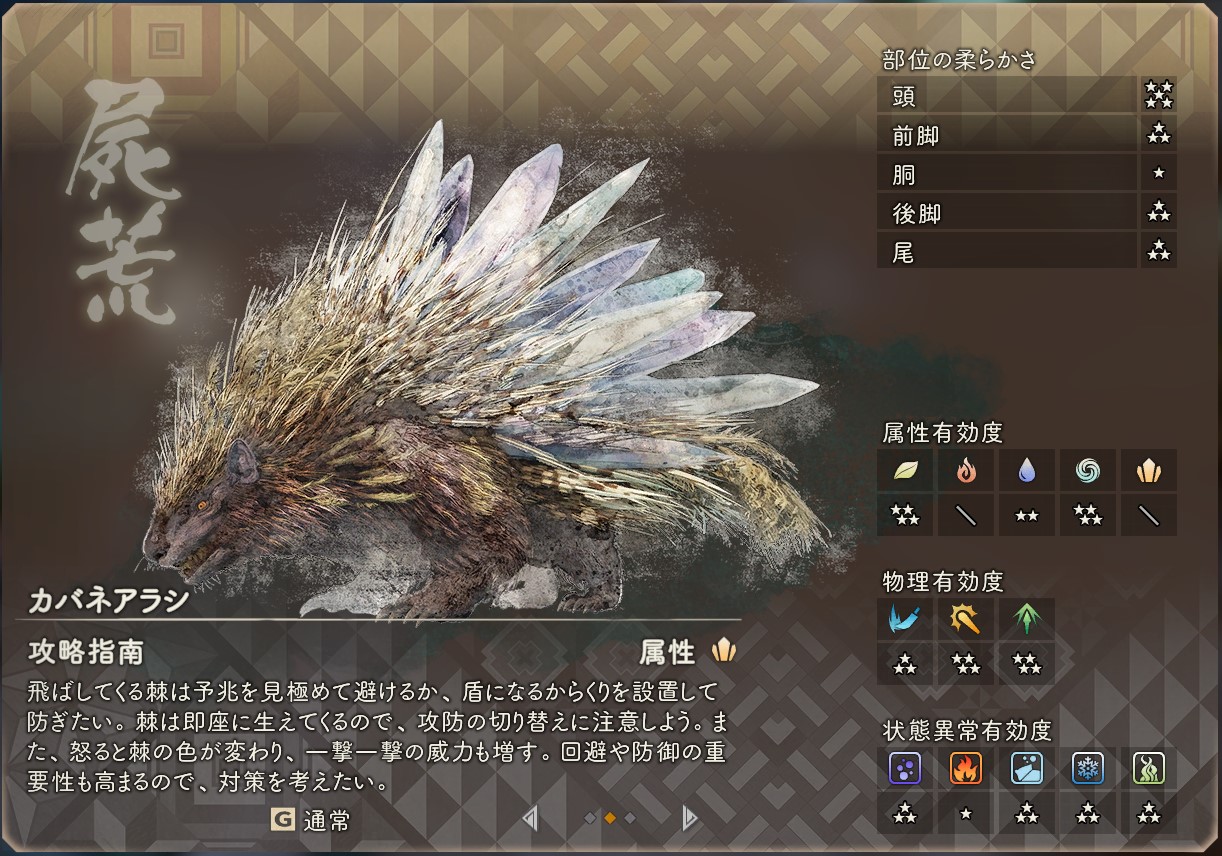Go to the next page with right arrow
This screenshot has height=856, width=1222.
click(689, 819)
